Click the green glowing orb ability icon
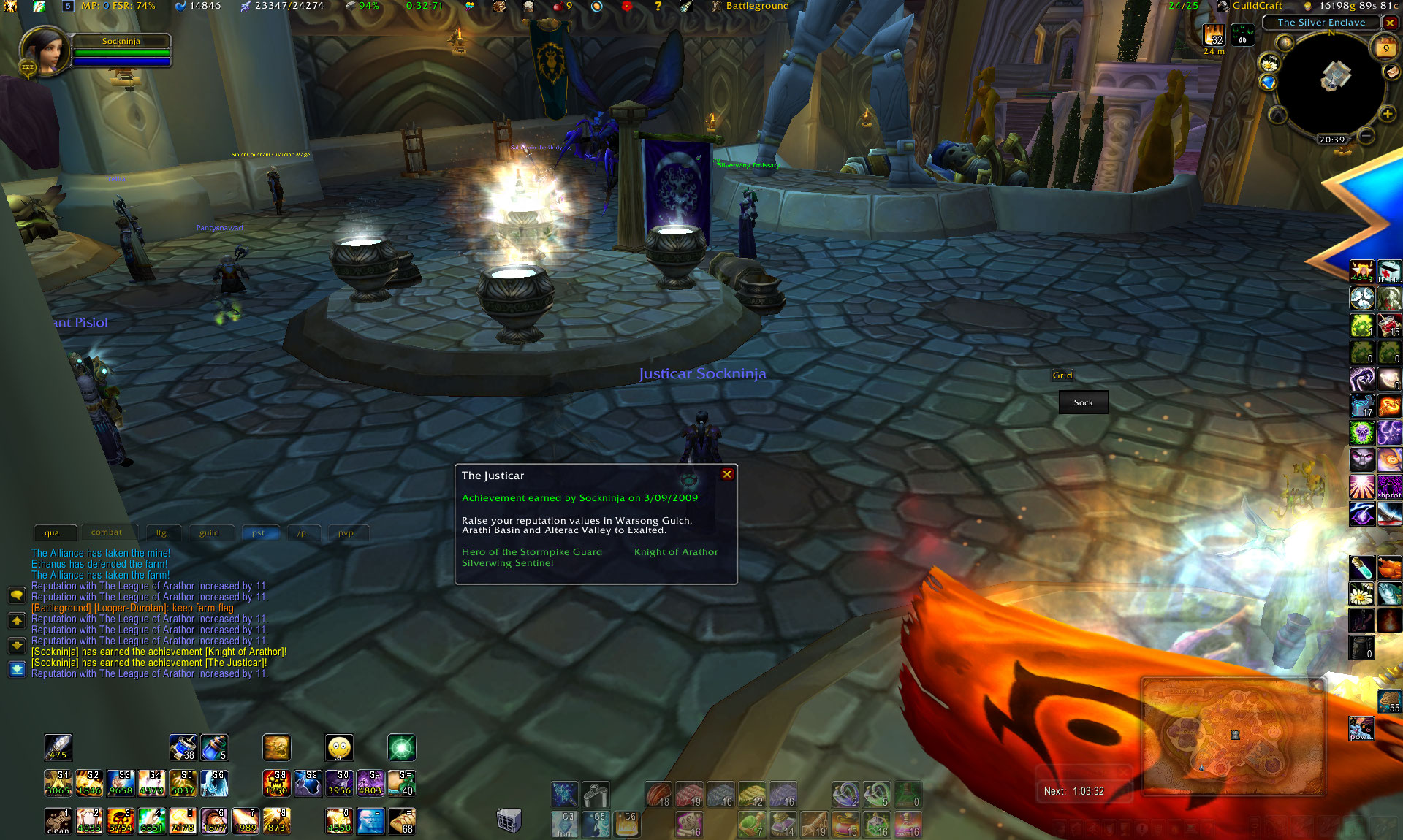 pos(401,748)
